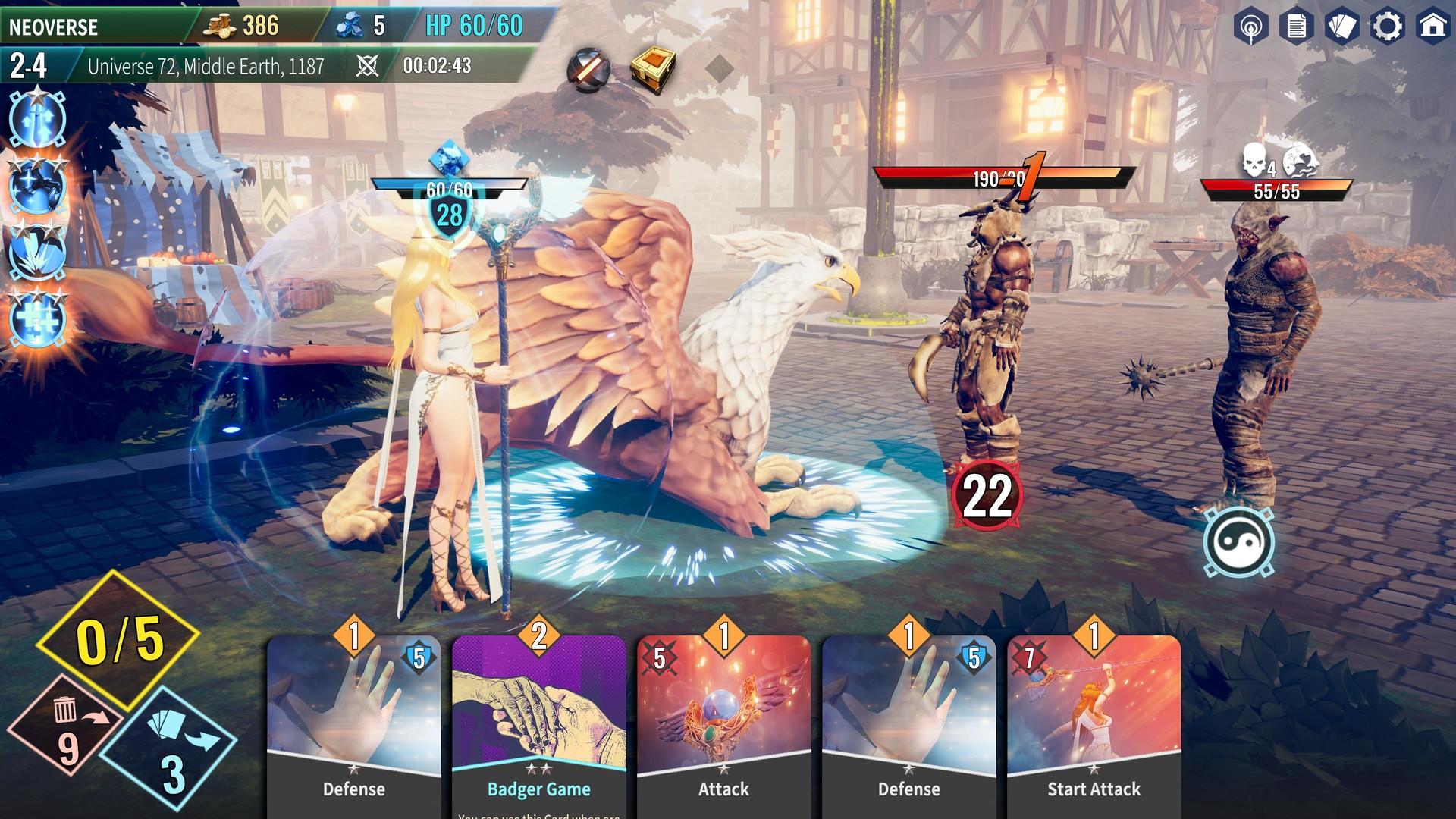Viewport: 1456px width, 819px height.
Task: Select the sword with arrows skill icon
Action: pyautogui.click(x=38, y=119)
